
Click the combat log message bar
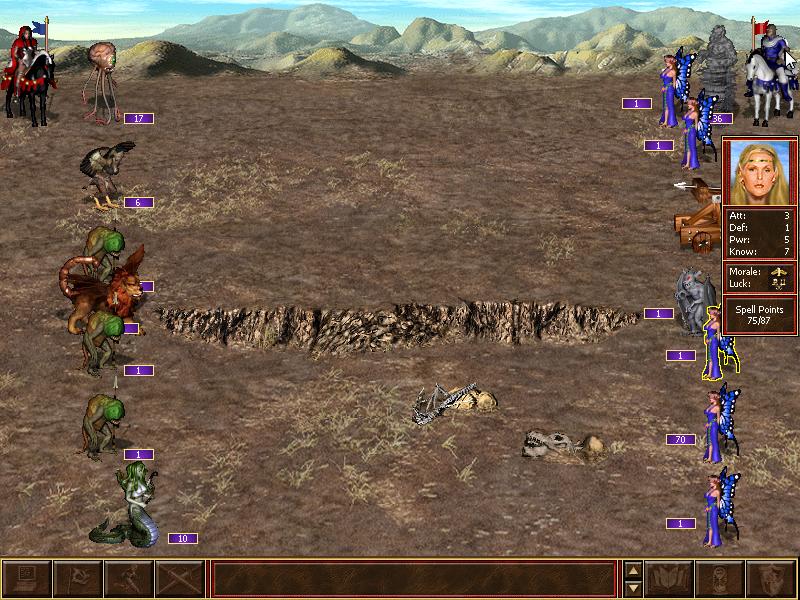(413, 579)
